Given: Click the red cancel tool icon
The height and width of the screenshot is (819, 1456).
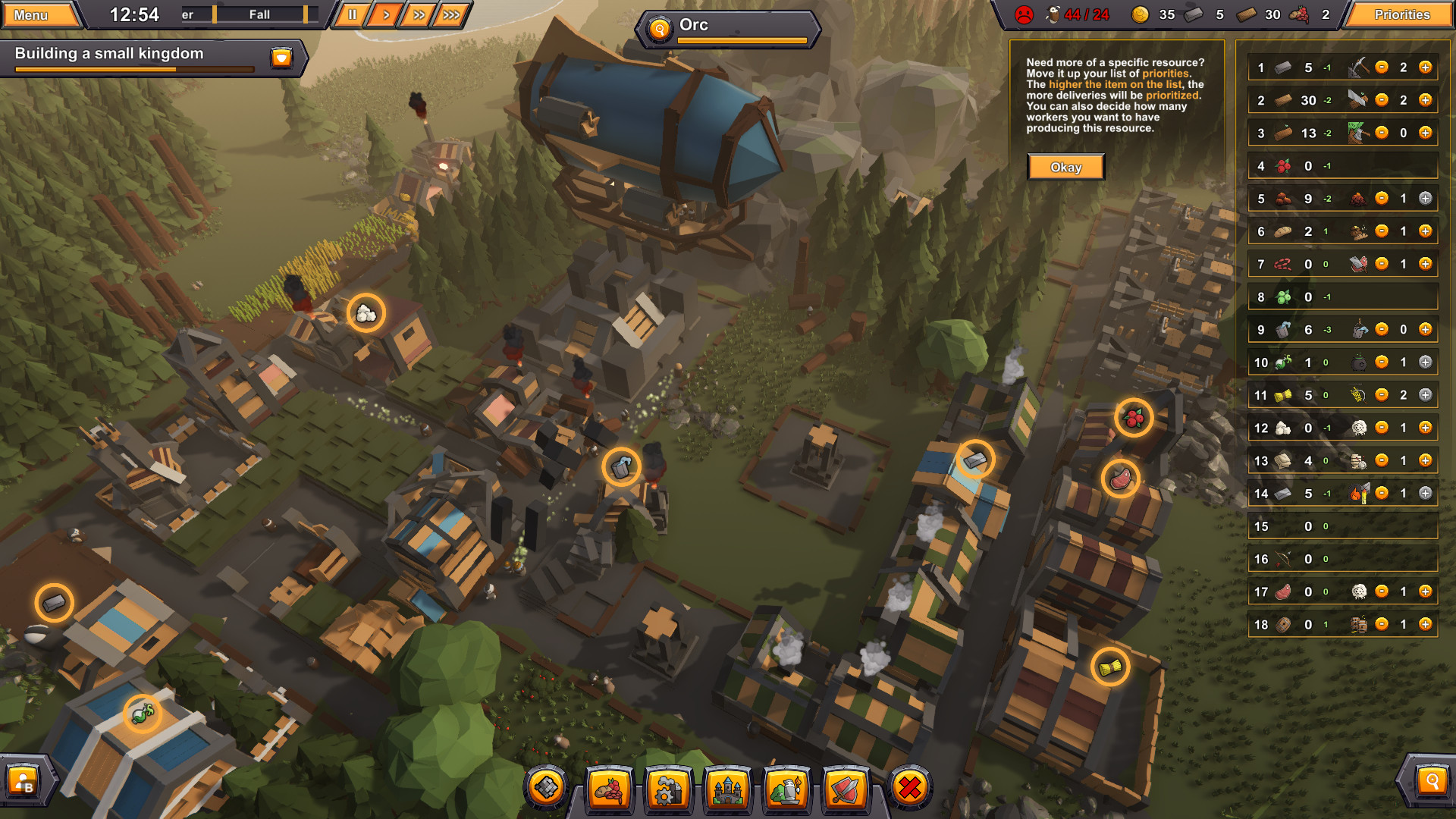Looking at the screenshot, I should tap(909, 790).
